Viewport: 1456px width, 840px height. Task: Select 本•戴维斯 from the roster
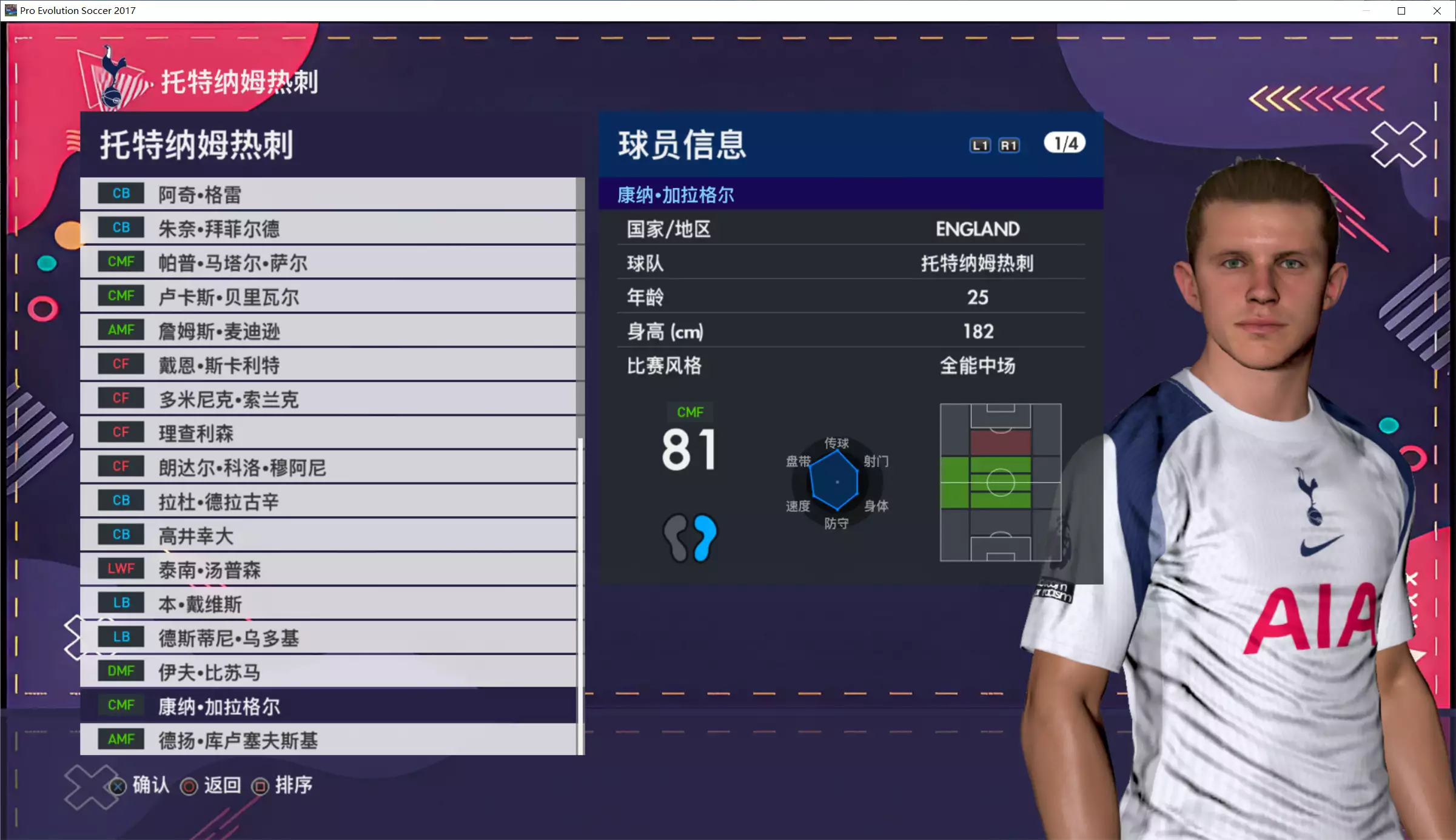(x=327, y=603)
